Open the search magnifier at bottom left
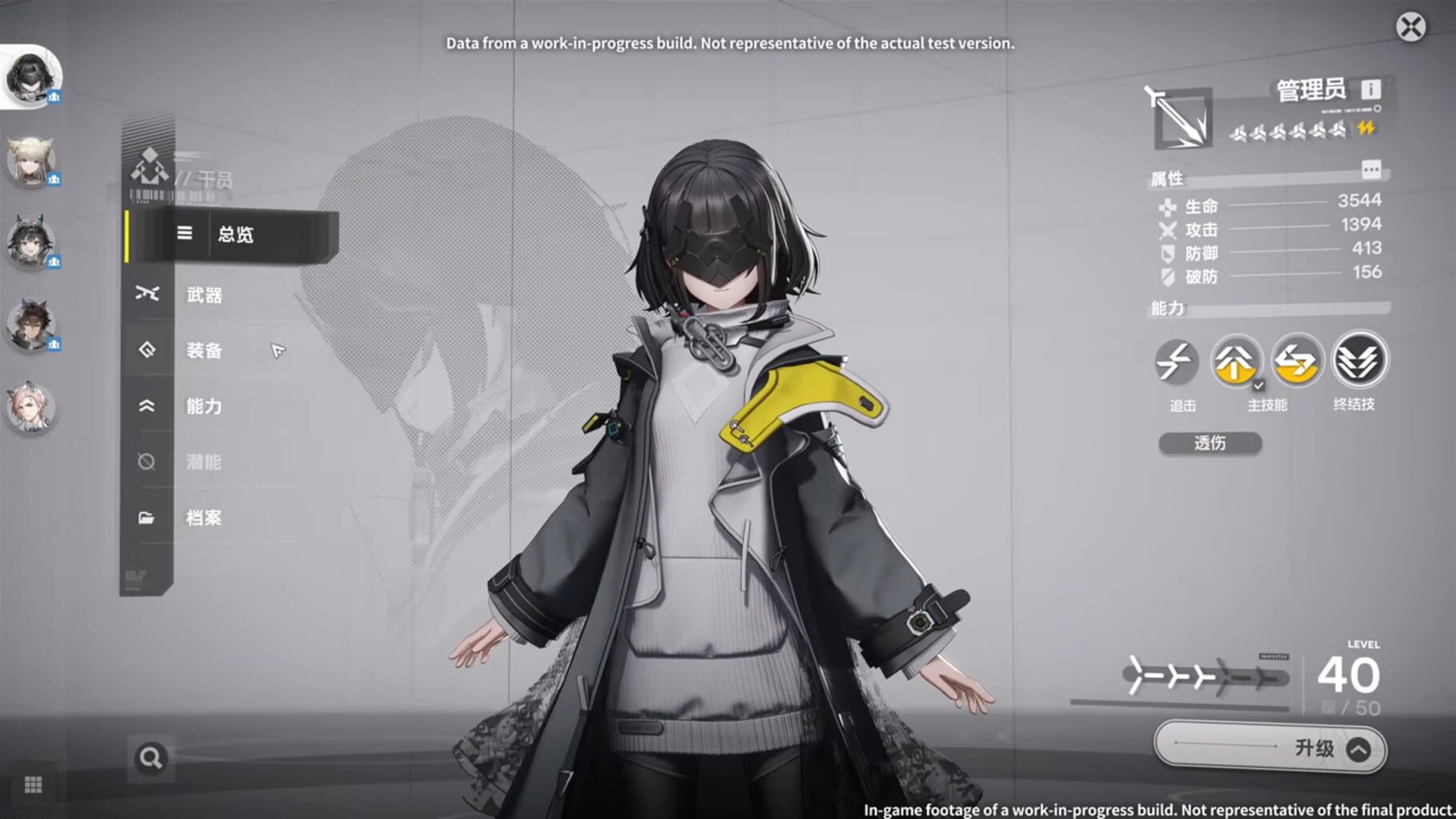Screen dimensions: 1456x819 coord(149,756)
